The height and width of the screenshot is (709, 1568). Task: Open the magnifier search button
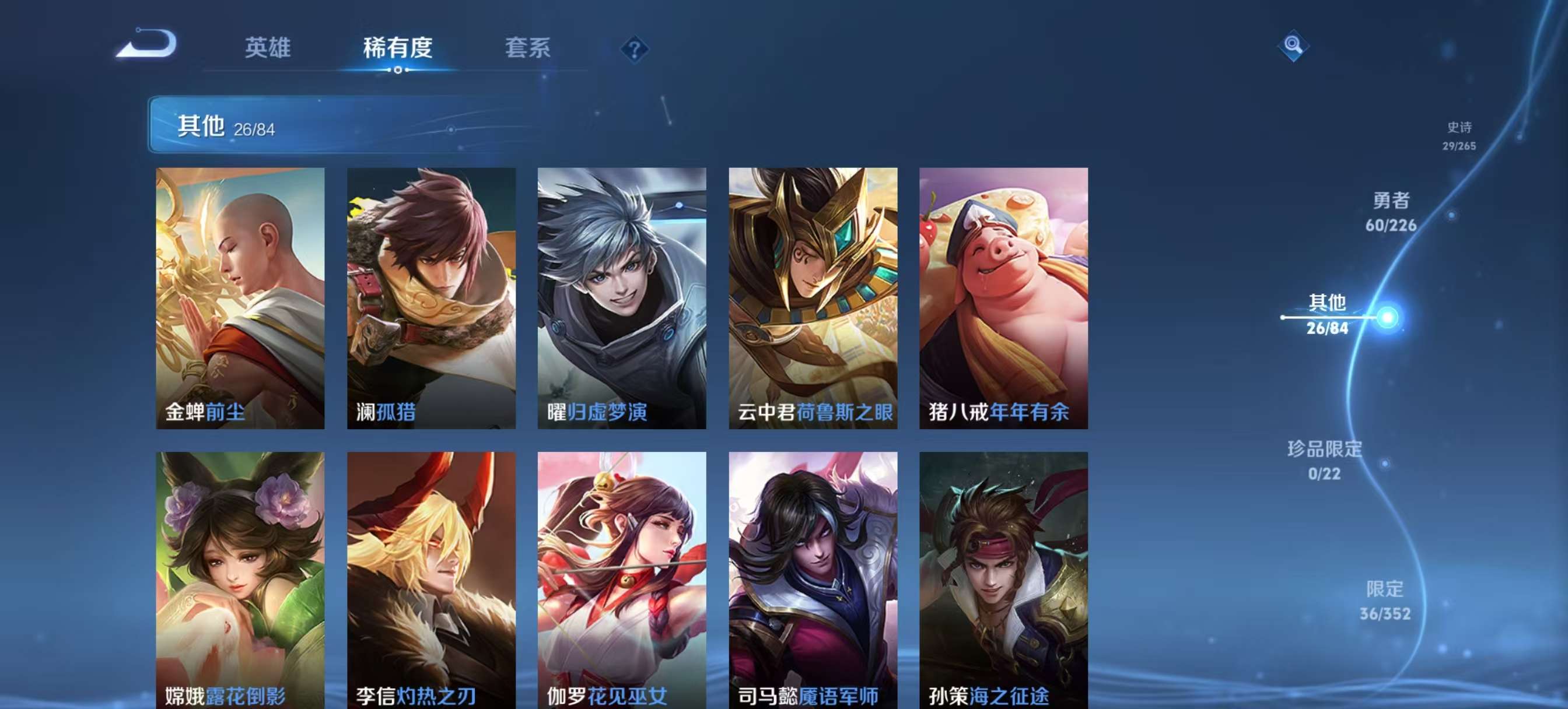[1293, 45]
